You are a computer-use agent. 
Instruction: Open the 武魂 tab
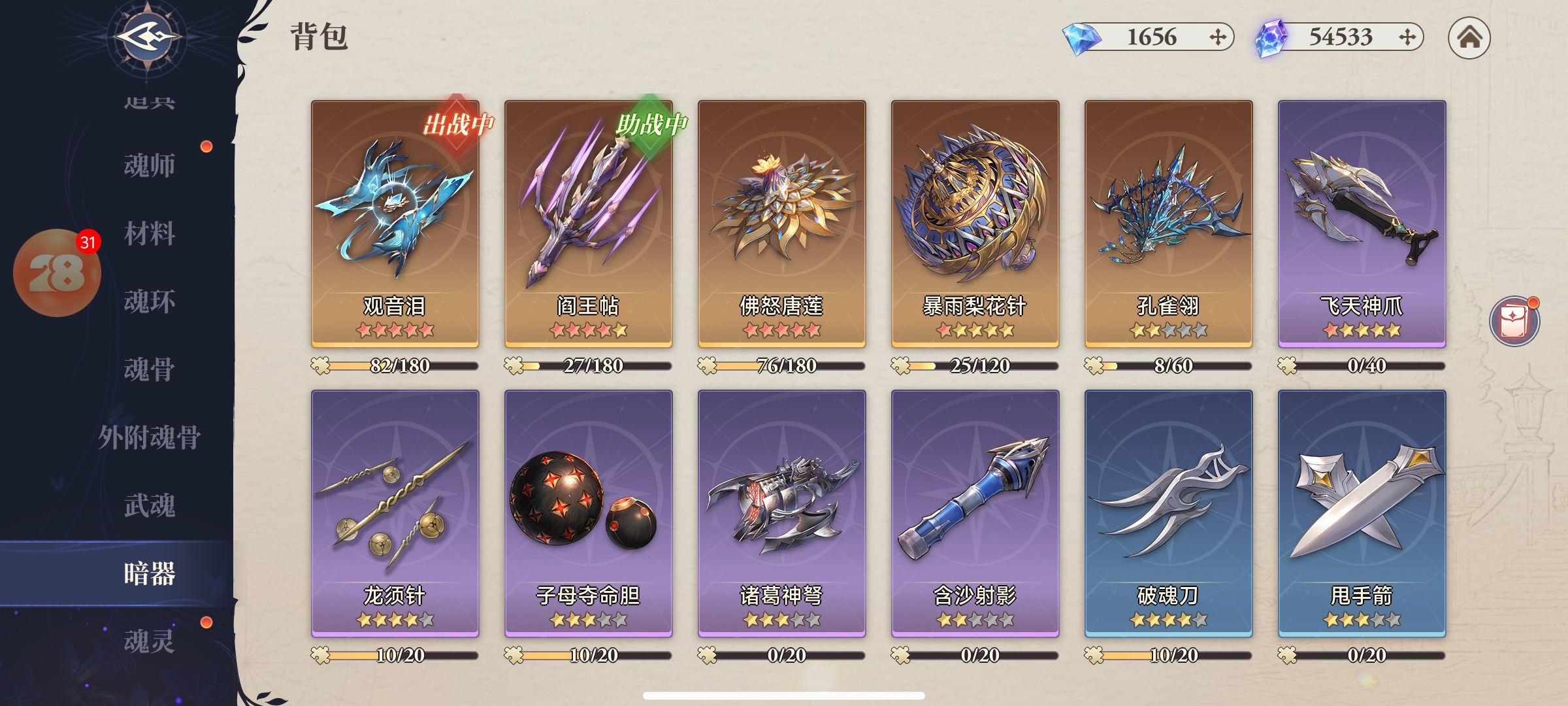pyautogui.click(x=150, y=506)
